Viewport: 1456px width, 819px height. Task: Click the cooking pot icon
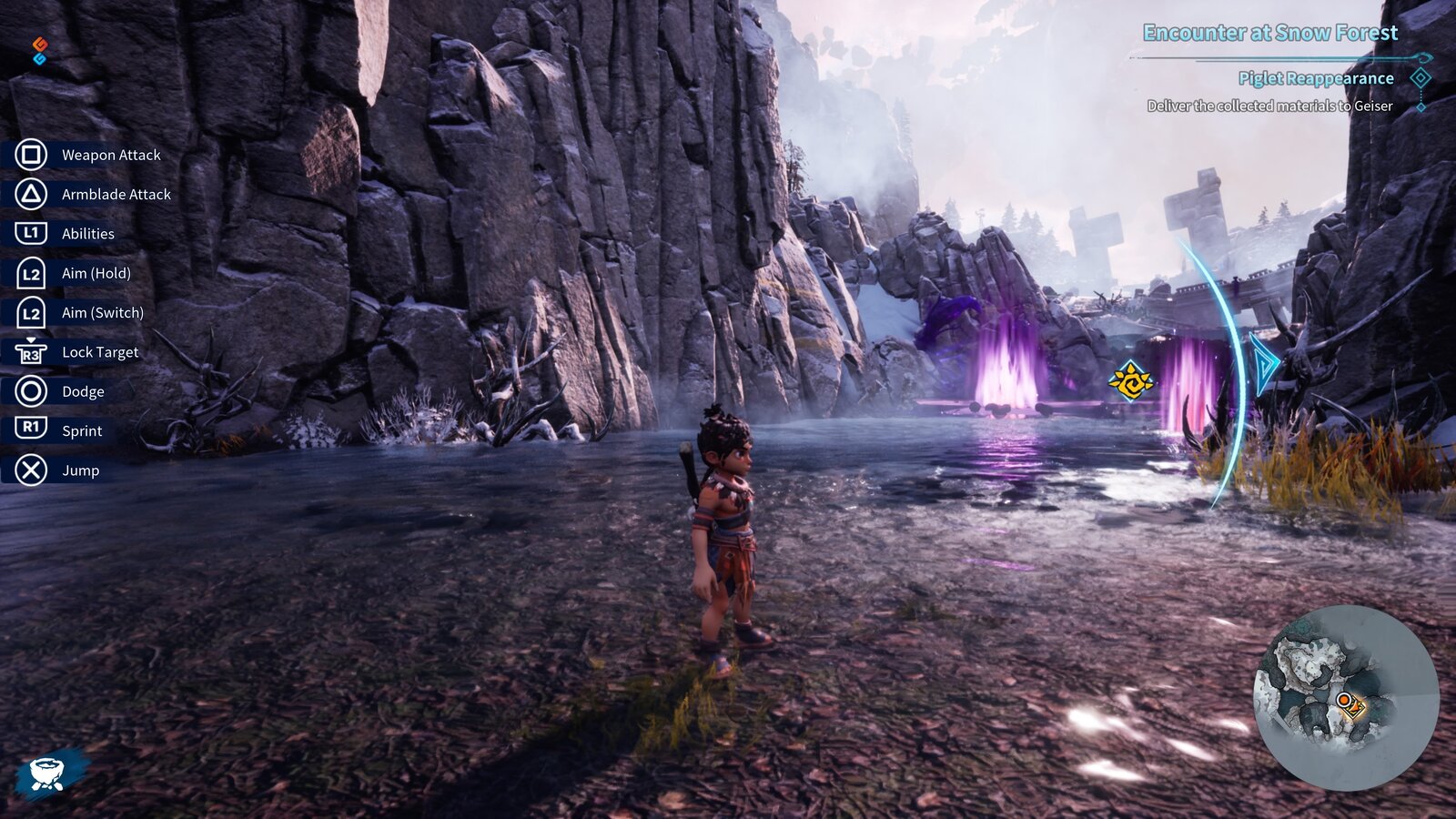[46, 773]
